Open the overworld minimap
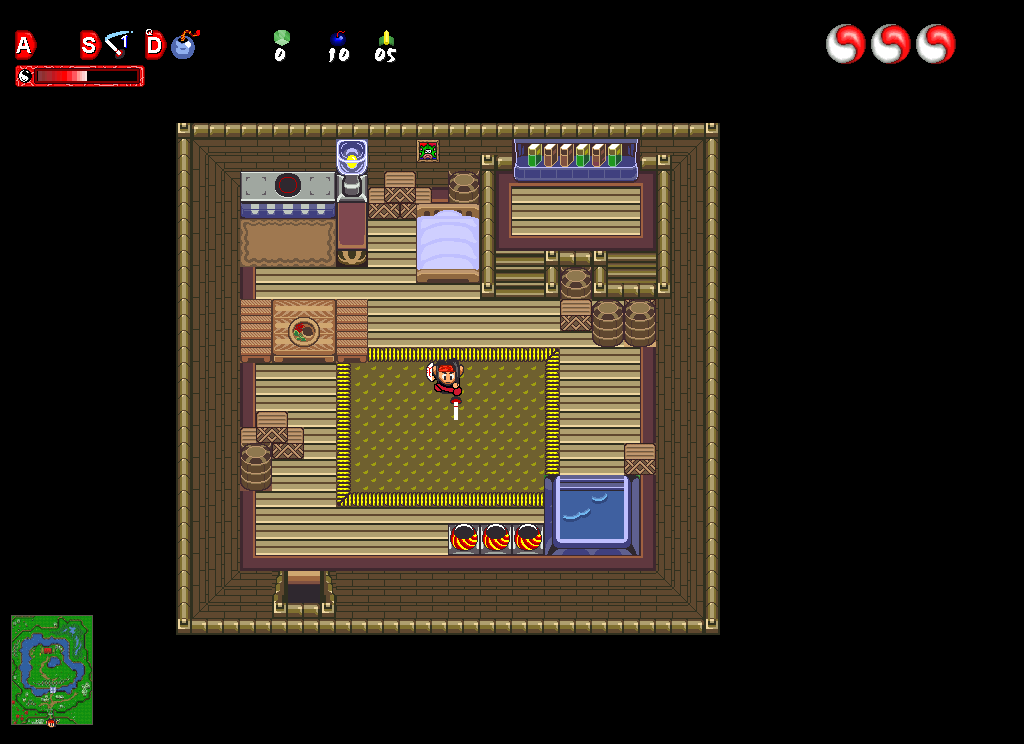Viewport: 1024px width, 744px height. [52, 669]
